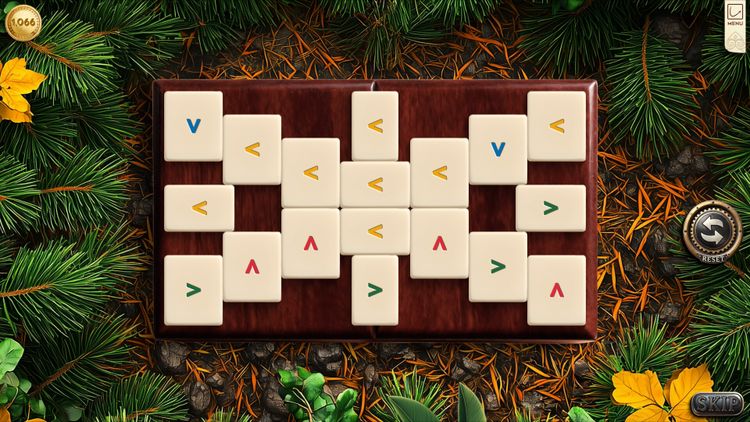
Task: Skip this puzzle
Action: coord(717,404)
